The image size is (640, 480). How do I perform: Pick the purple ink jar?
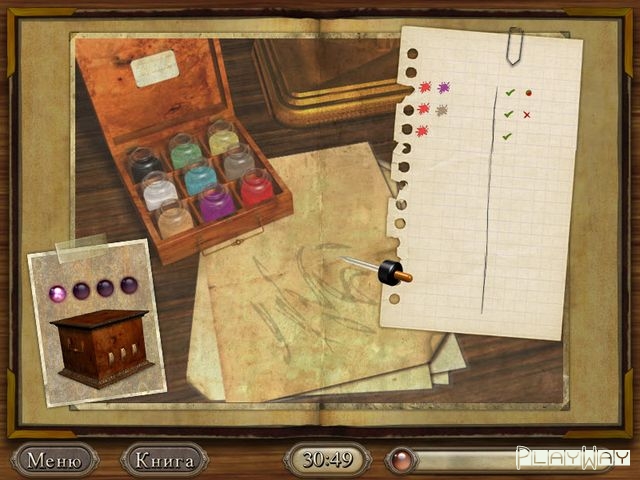[216, 202]
